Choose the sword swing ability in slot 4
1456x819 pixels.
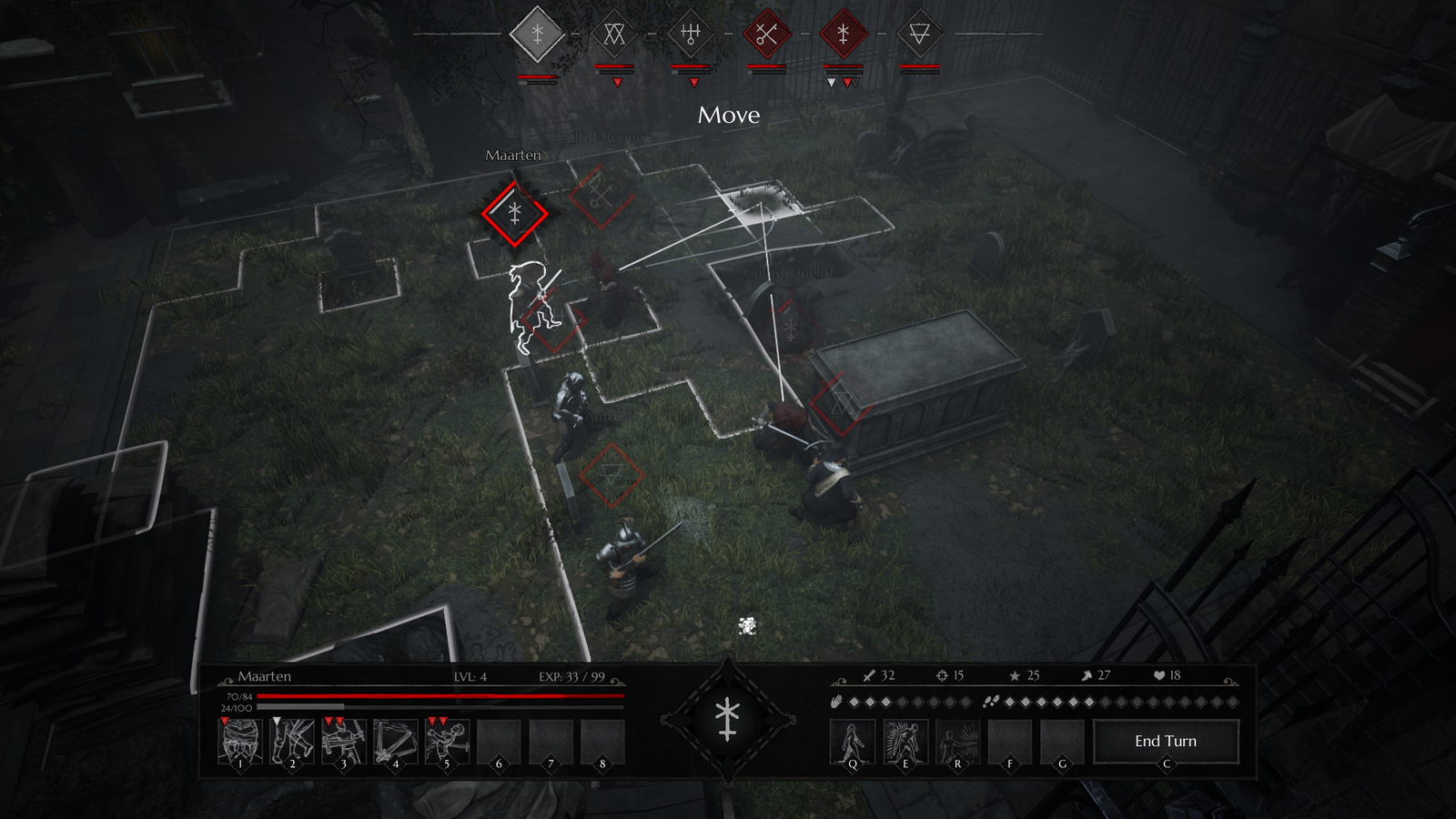coord(396,742)
